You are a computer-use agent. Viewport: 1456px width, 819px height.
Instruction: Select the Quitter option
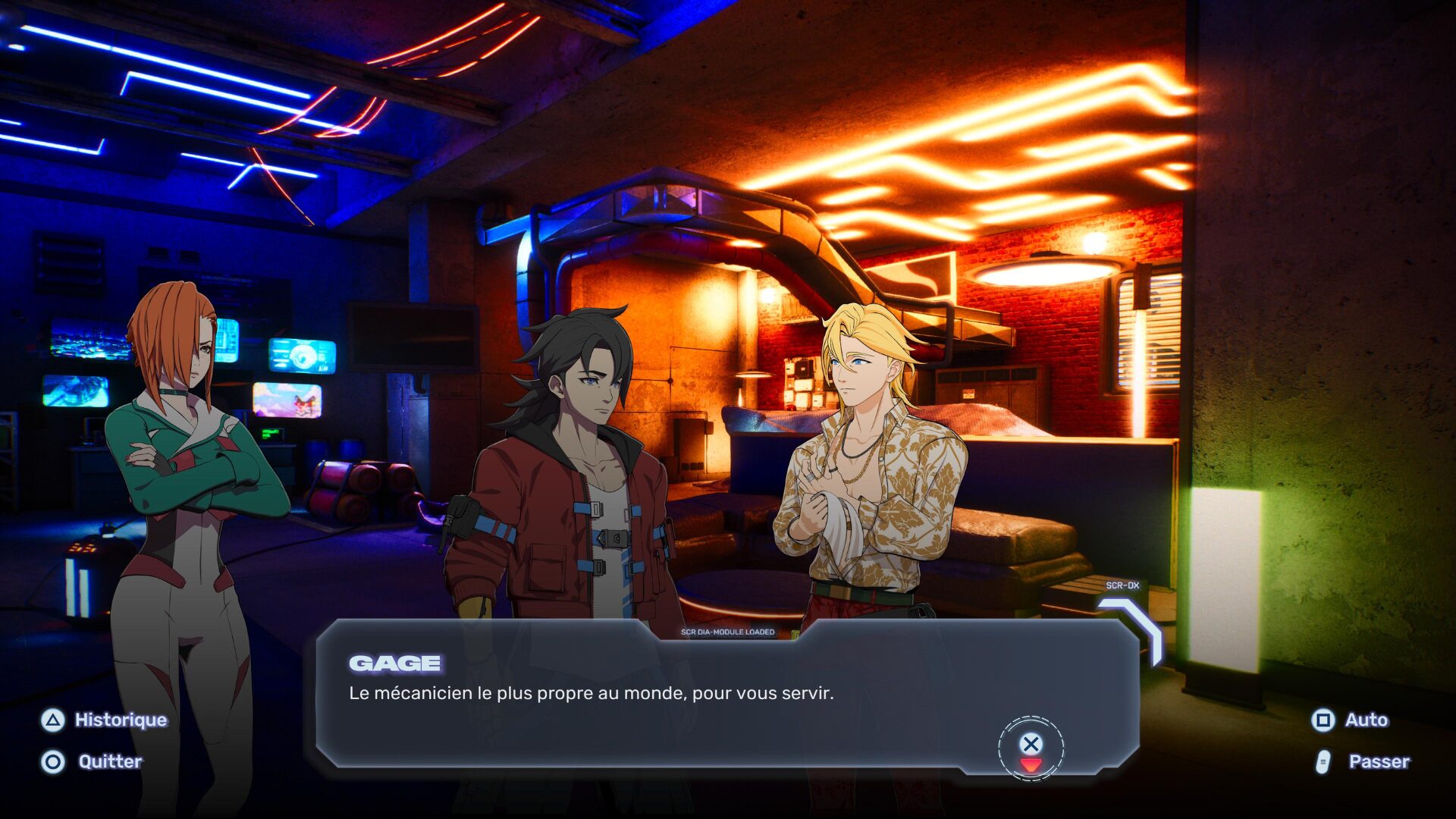pyautogui.click(x=93, y=761)
